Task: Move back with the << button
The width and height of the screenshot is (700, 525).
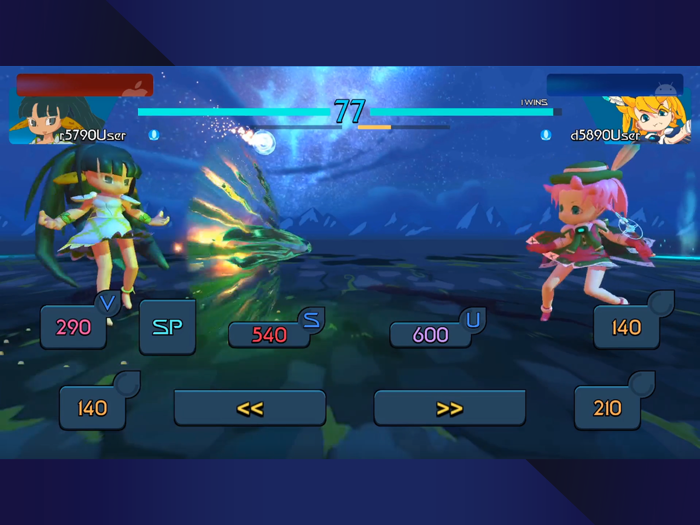Action: 250,408
